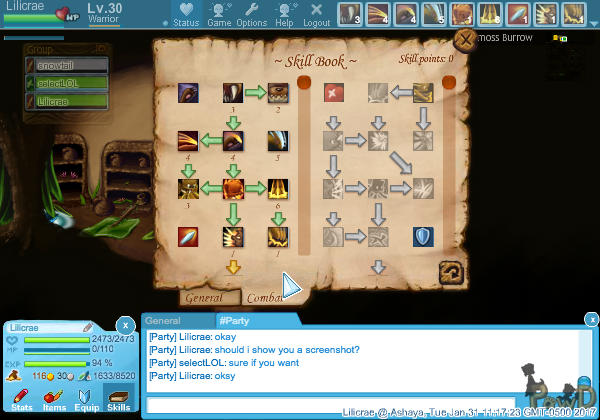
Task: Open the Help menu
Action: click(x=284, y=14)
